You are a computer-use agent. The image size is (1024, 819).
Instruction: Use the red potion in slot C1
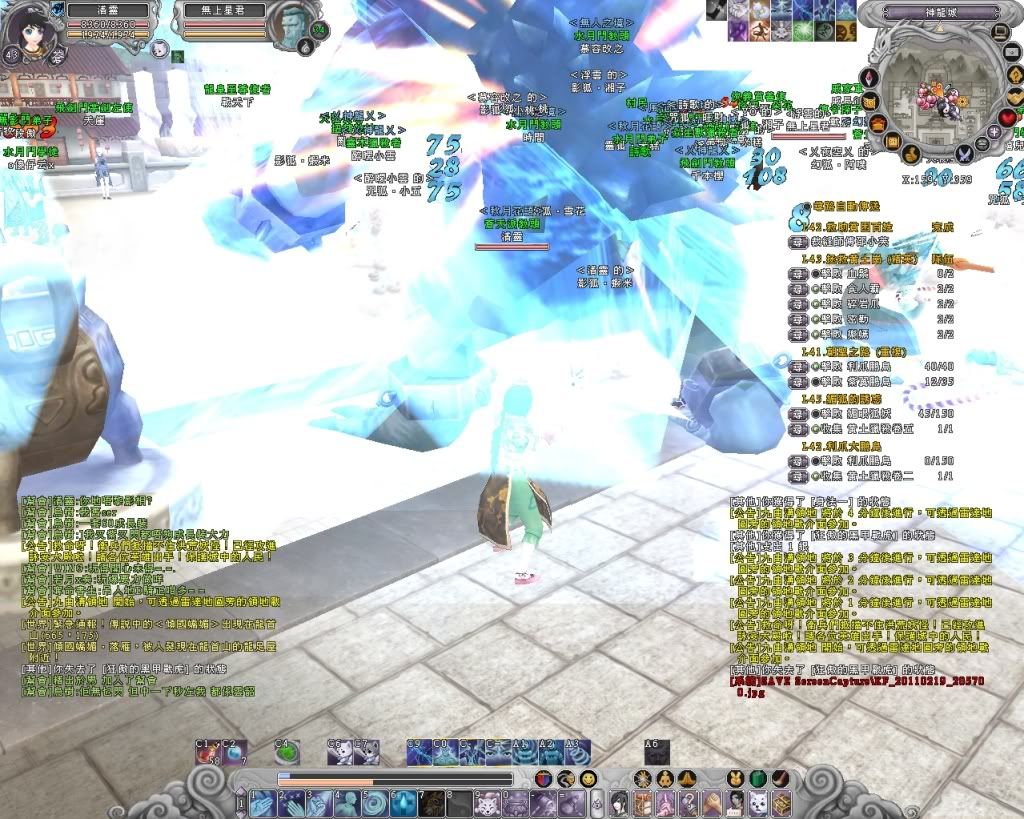[206, 752]
